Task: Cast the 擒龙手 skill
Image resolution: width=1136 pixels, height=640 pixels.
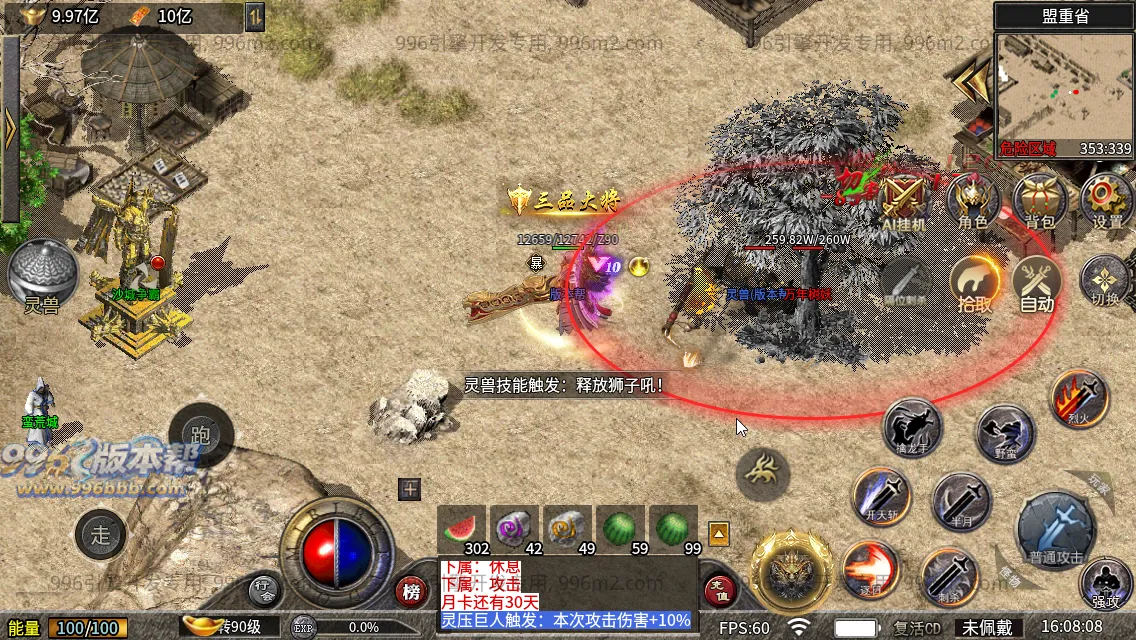Action: (x=912, y=428)
